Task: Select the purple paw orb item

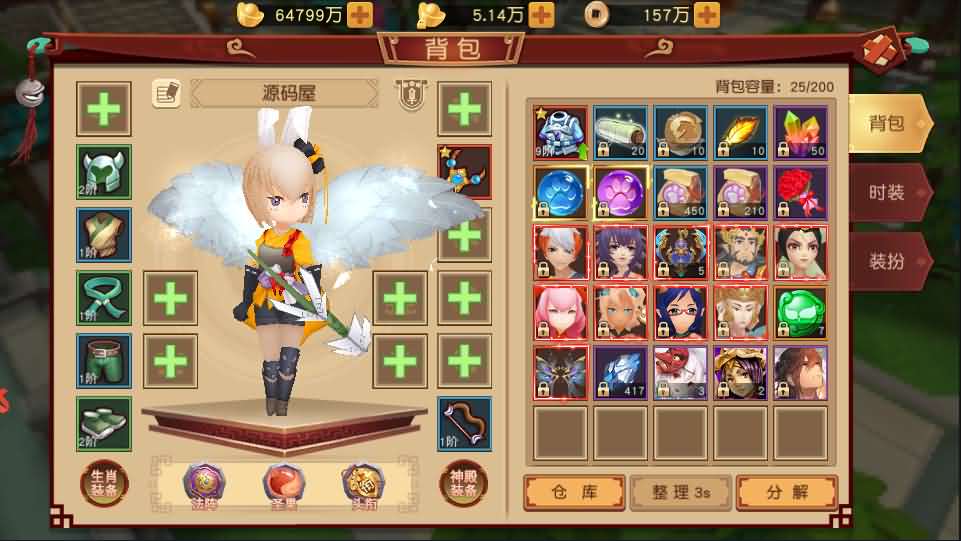Action: point(620,192)
